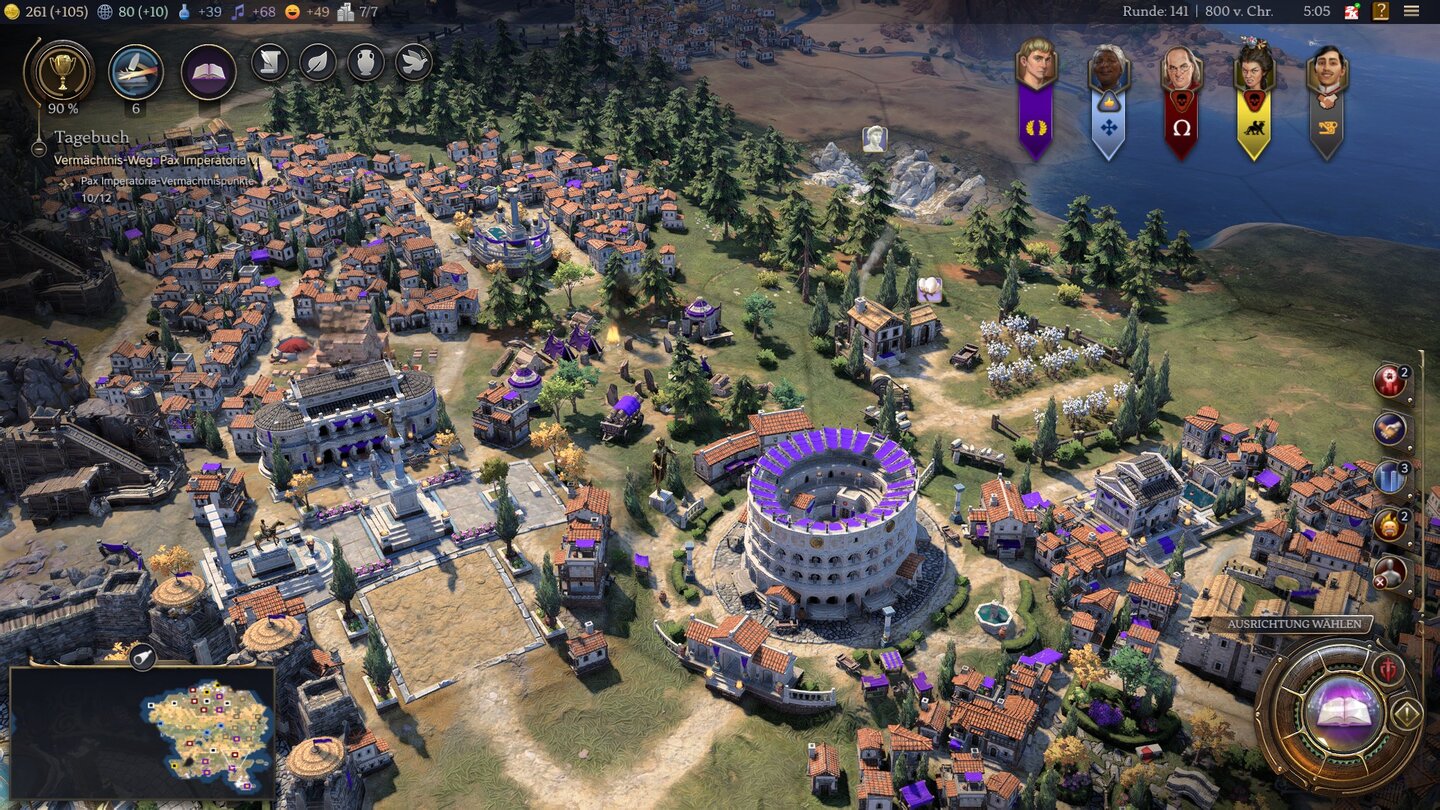Screen dimensions: 1440x810
Task: Open the red omega leader portrait
Action: (x=1182, y=100)
